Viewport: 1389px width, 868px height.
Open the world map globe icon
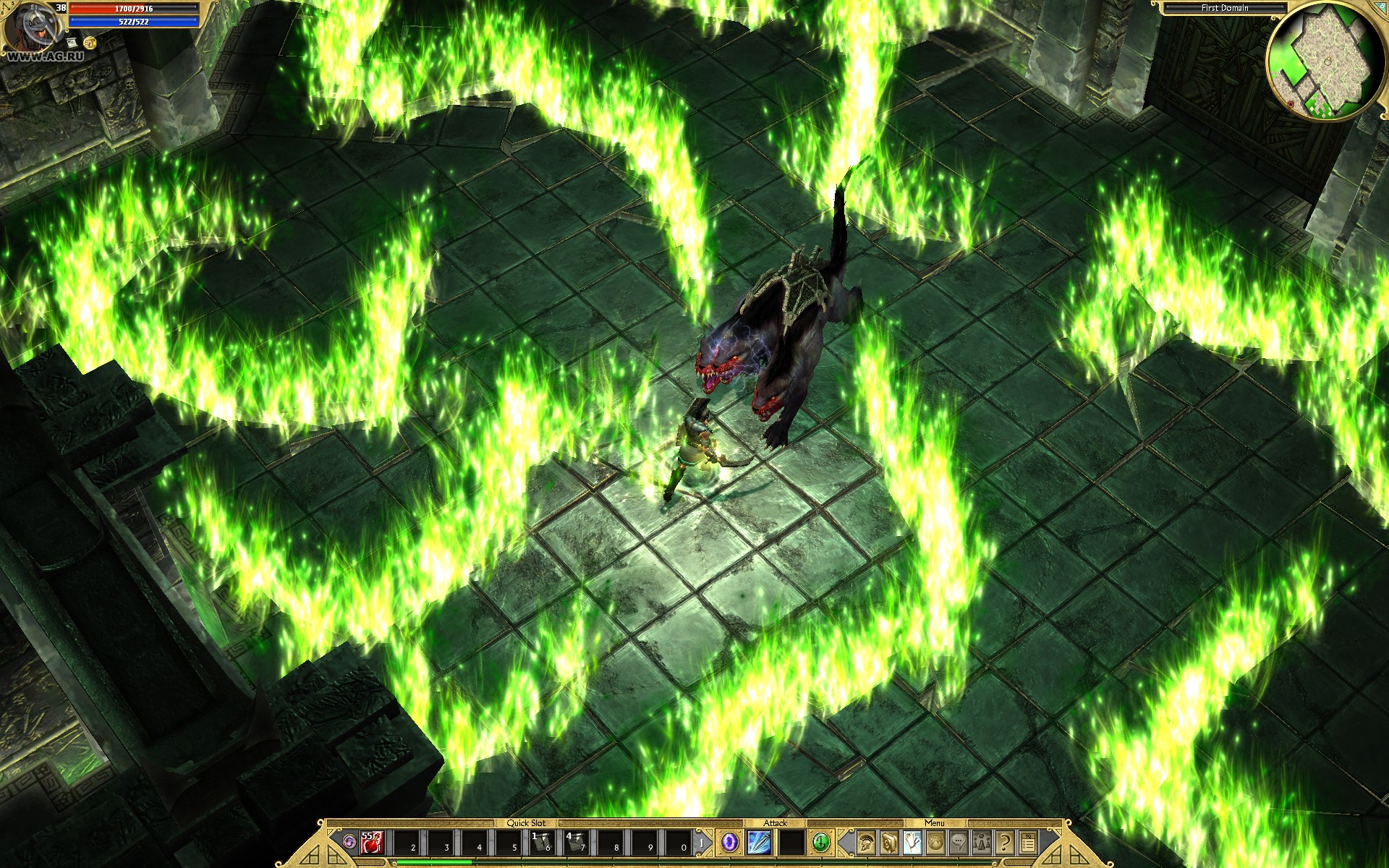935,844
